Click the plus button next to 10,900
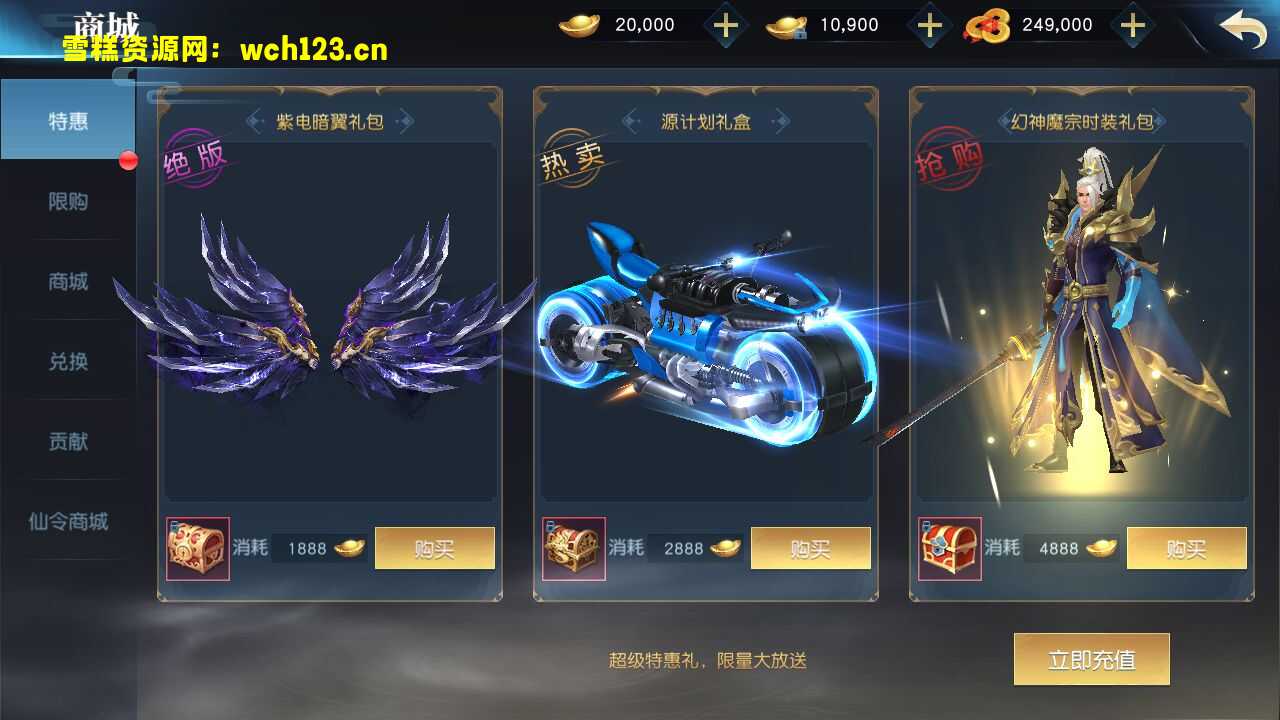The image size is (1280, 720). 931,24
